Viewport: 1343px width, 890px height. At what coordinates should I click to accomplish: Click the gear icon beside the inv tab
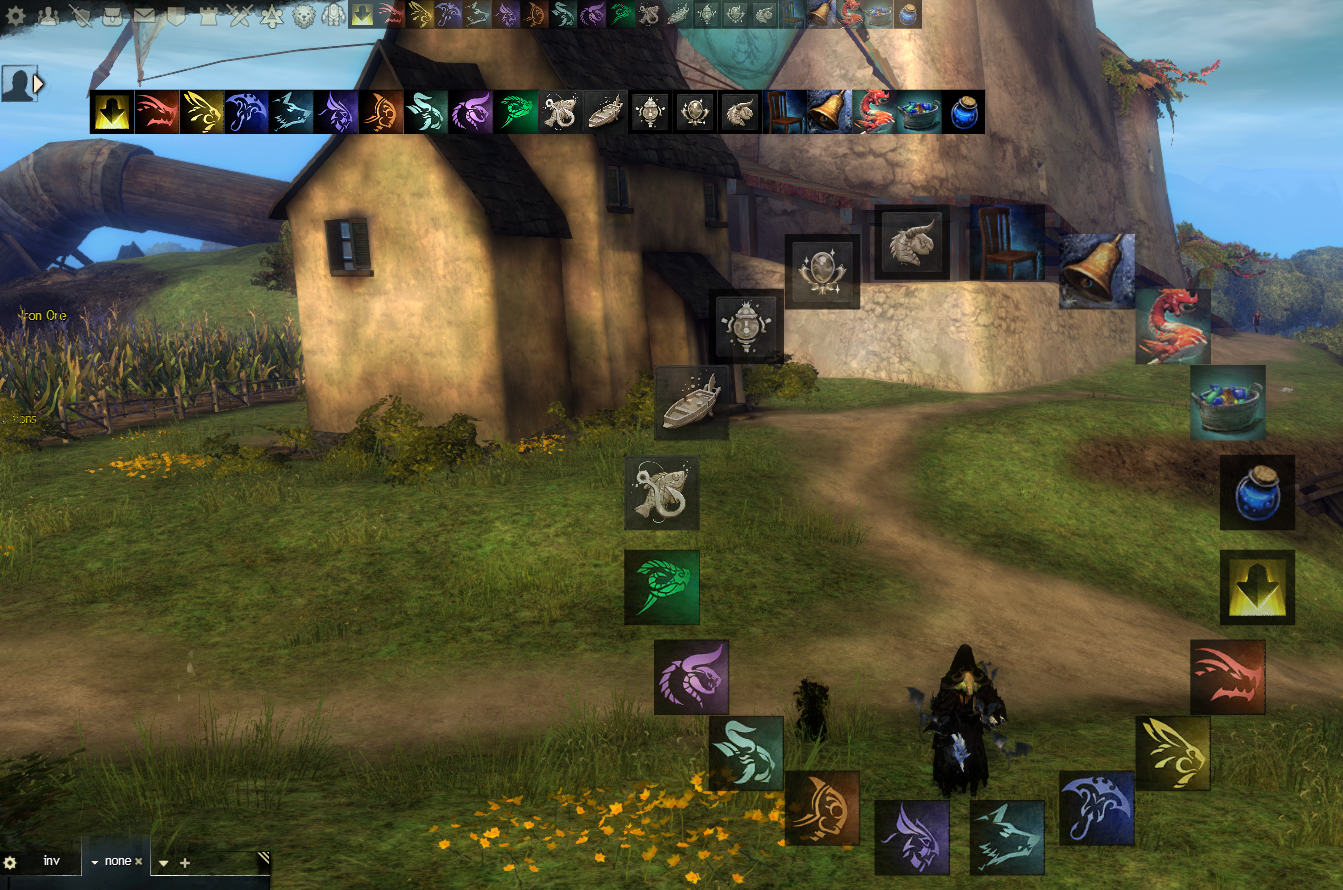9,861
